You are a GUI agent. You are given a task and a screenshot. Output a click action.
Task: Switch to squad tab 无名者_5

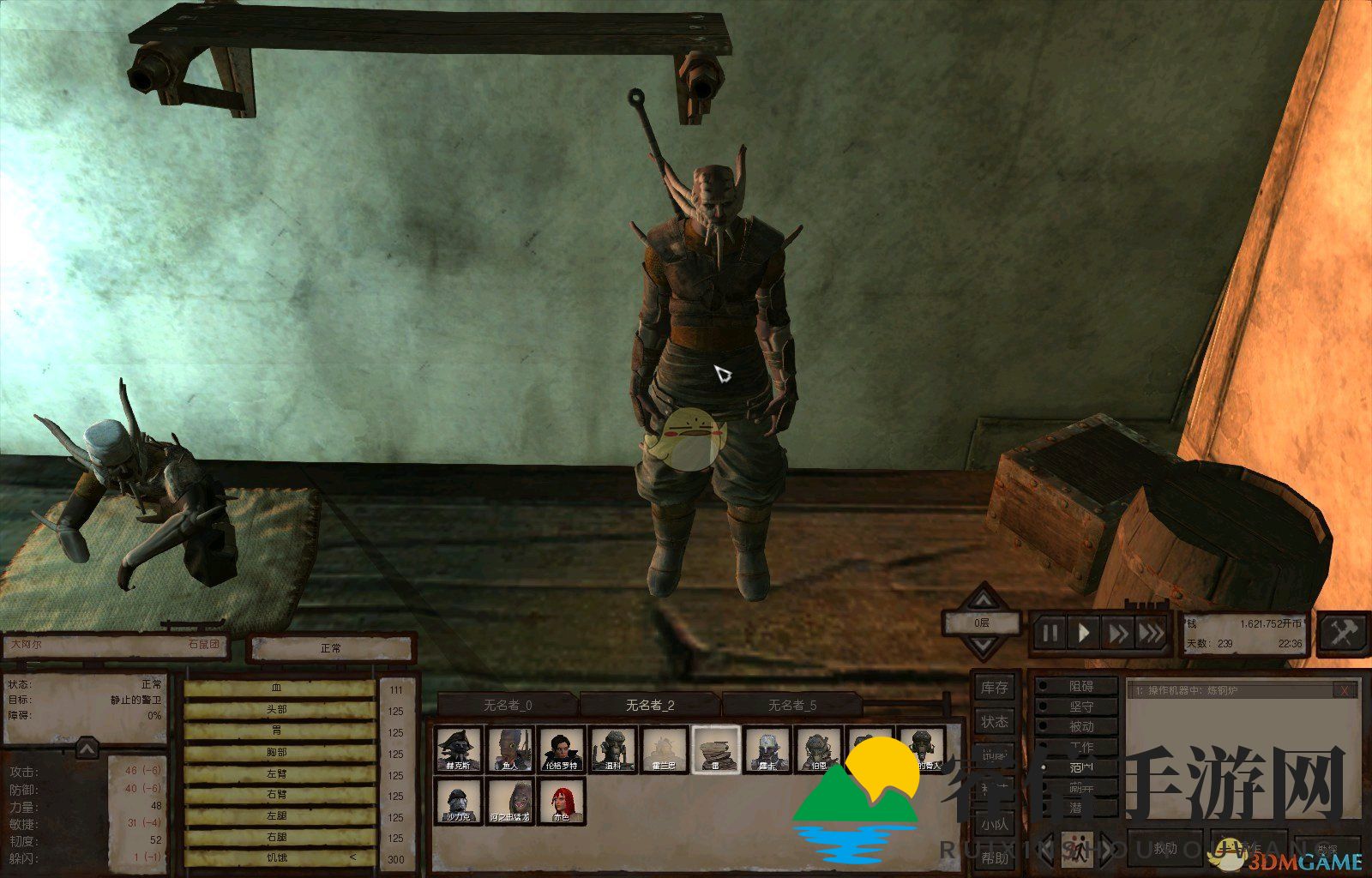point(792,705)
